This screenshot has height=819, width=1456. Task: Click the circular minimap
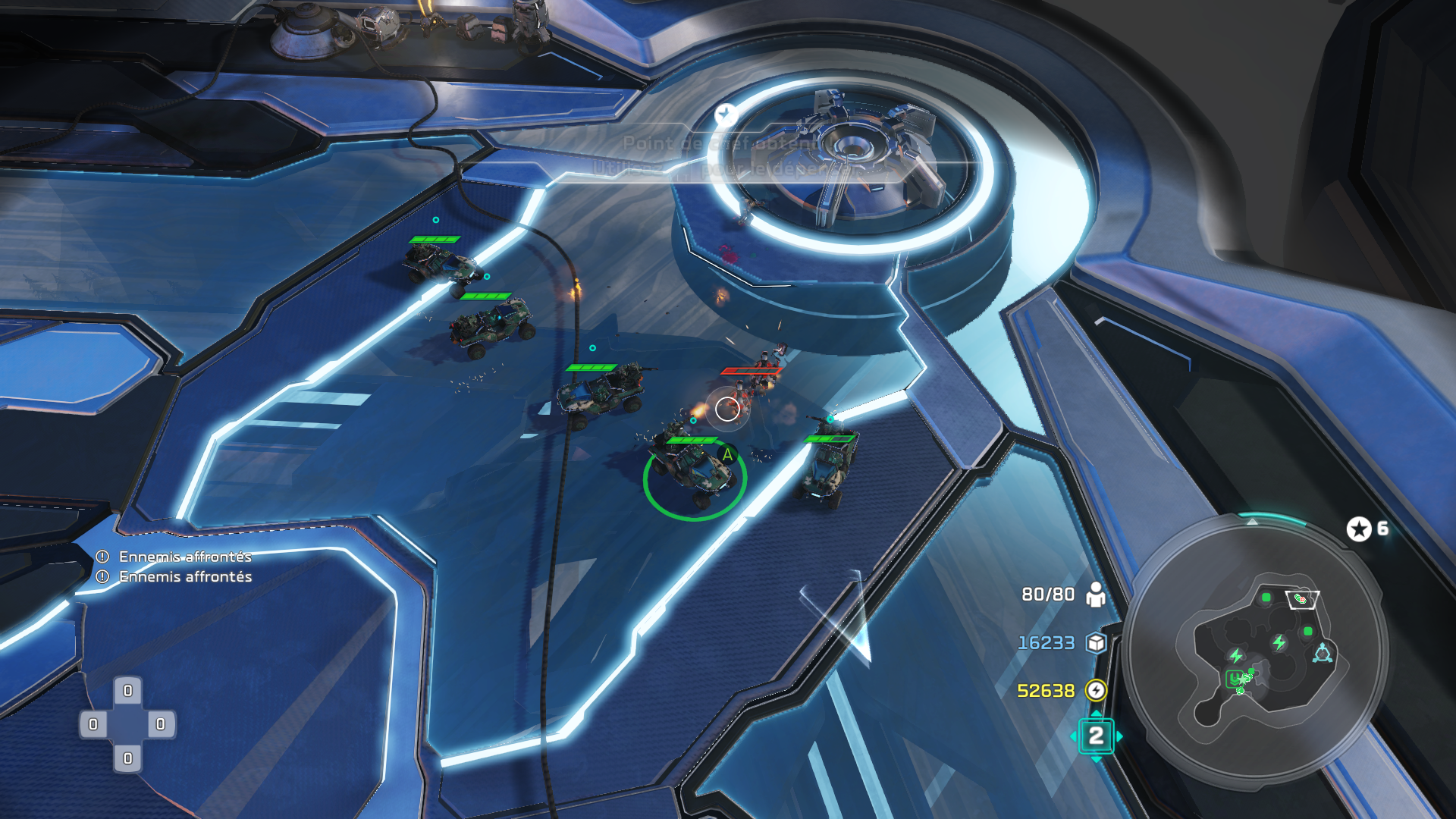coord(1255,651)
